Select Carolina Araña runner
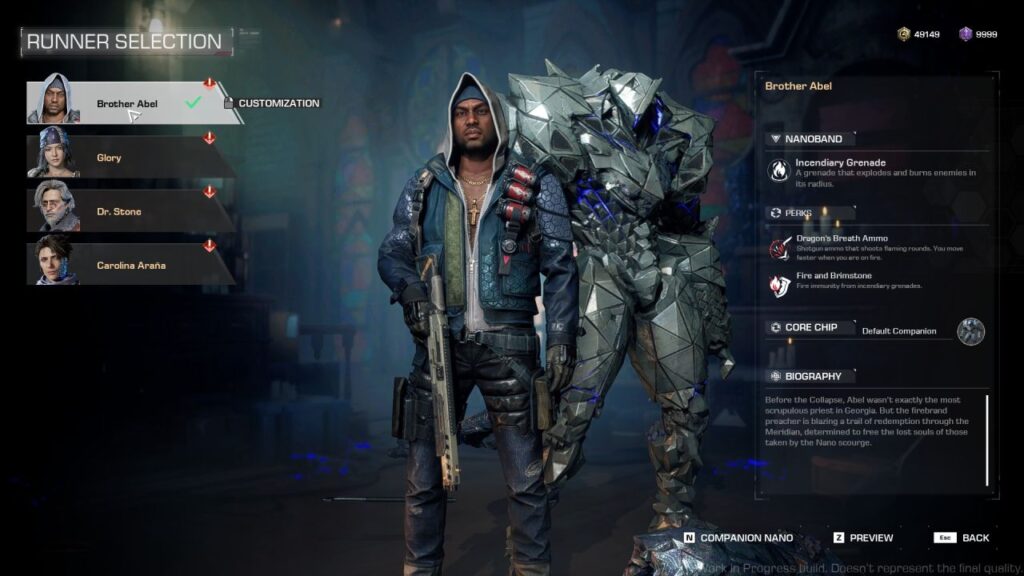Image resolution: width=1024 pixels, height=576 pixels. [125, 265]
